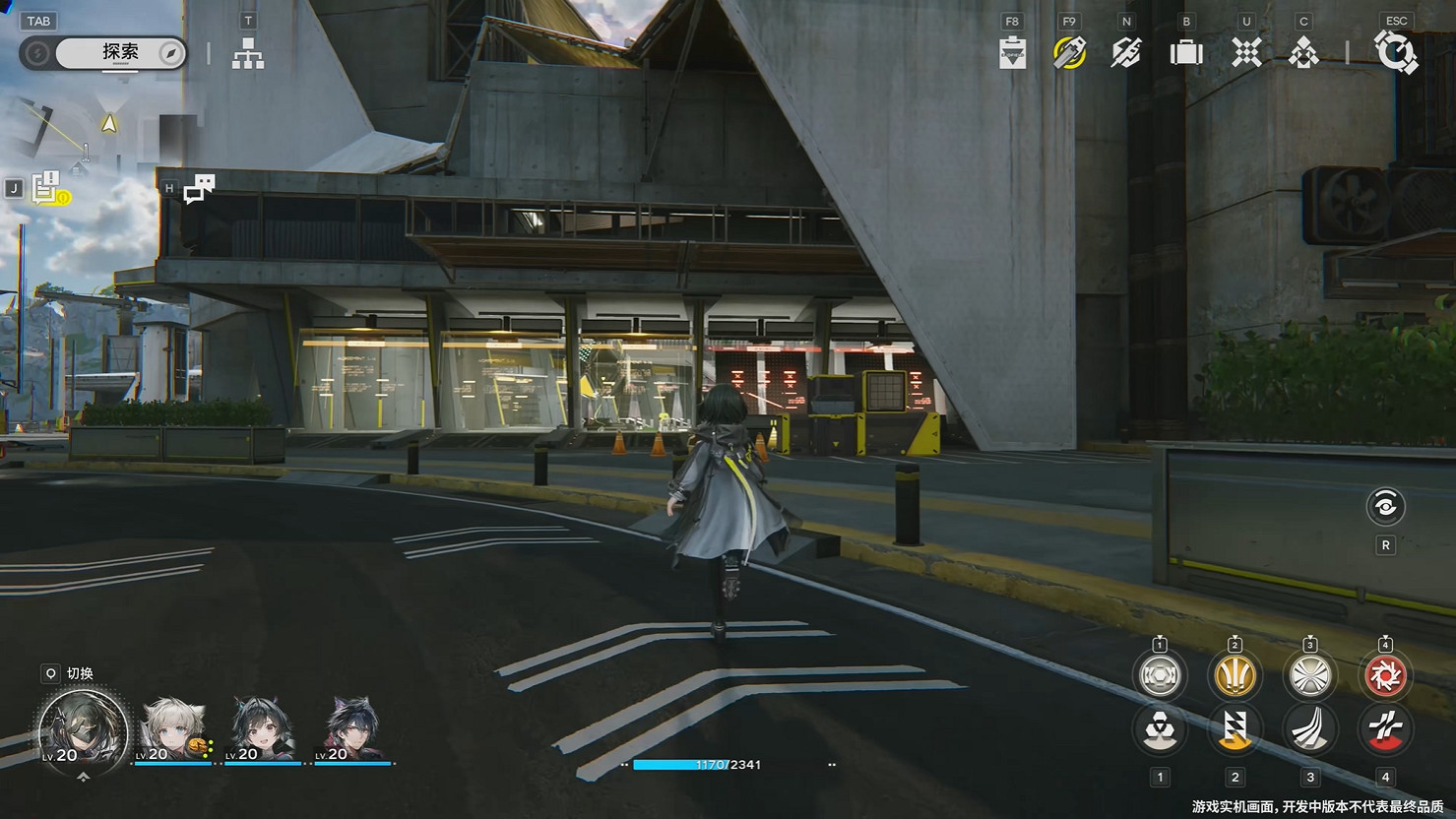Use the three-hexagon combat skill
This screenshot has height=819, width=1456.
coord(1160,729)
